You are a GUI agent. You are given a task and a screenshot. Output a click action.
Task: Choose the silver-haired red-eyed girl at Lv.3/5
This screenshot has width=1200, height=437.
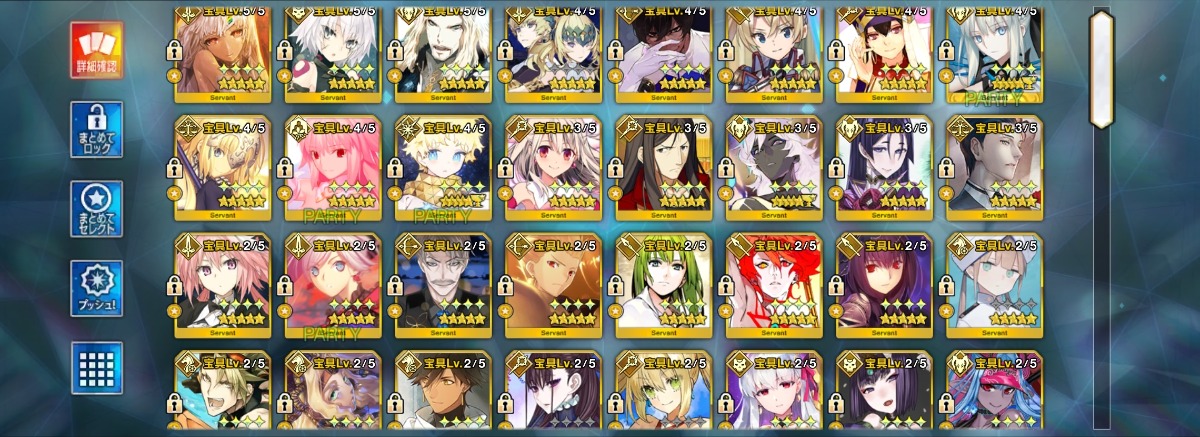click(x=554, y=167)
